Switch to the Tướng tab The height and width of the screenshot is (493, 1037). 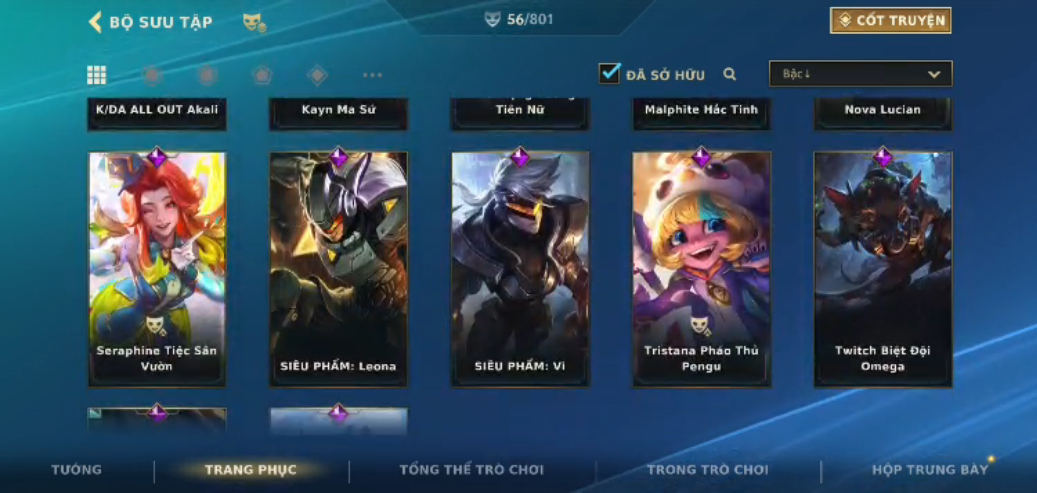[x=77, y=470]
